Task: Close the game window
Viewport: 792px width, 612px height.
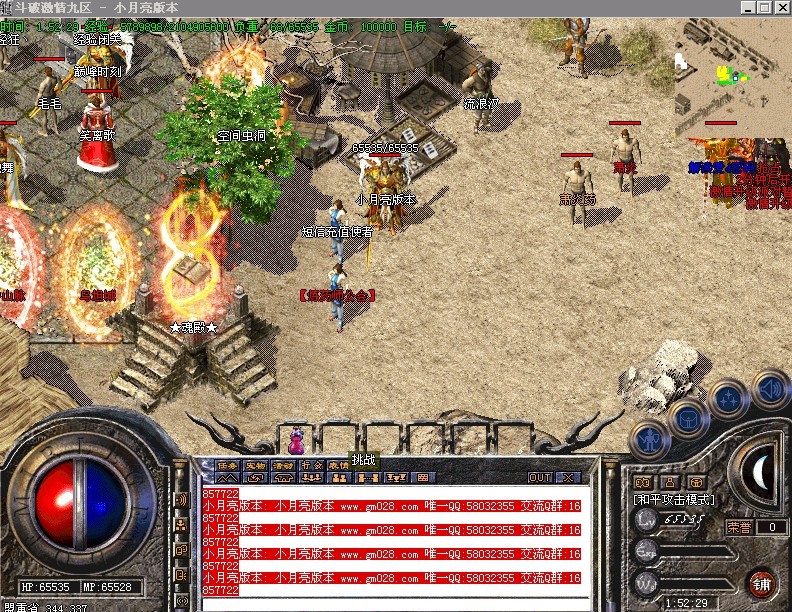Action: (x=781, y=7)
